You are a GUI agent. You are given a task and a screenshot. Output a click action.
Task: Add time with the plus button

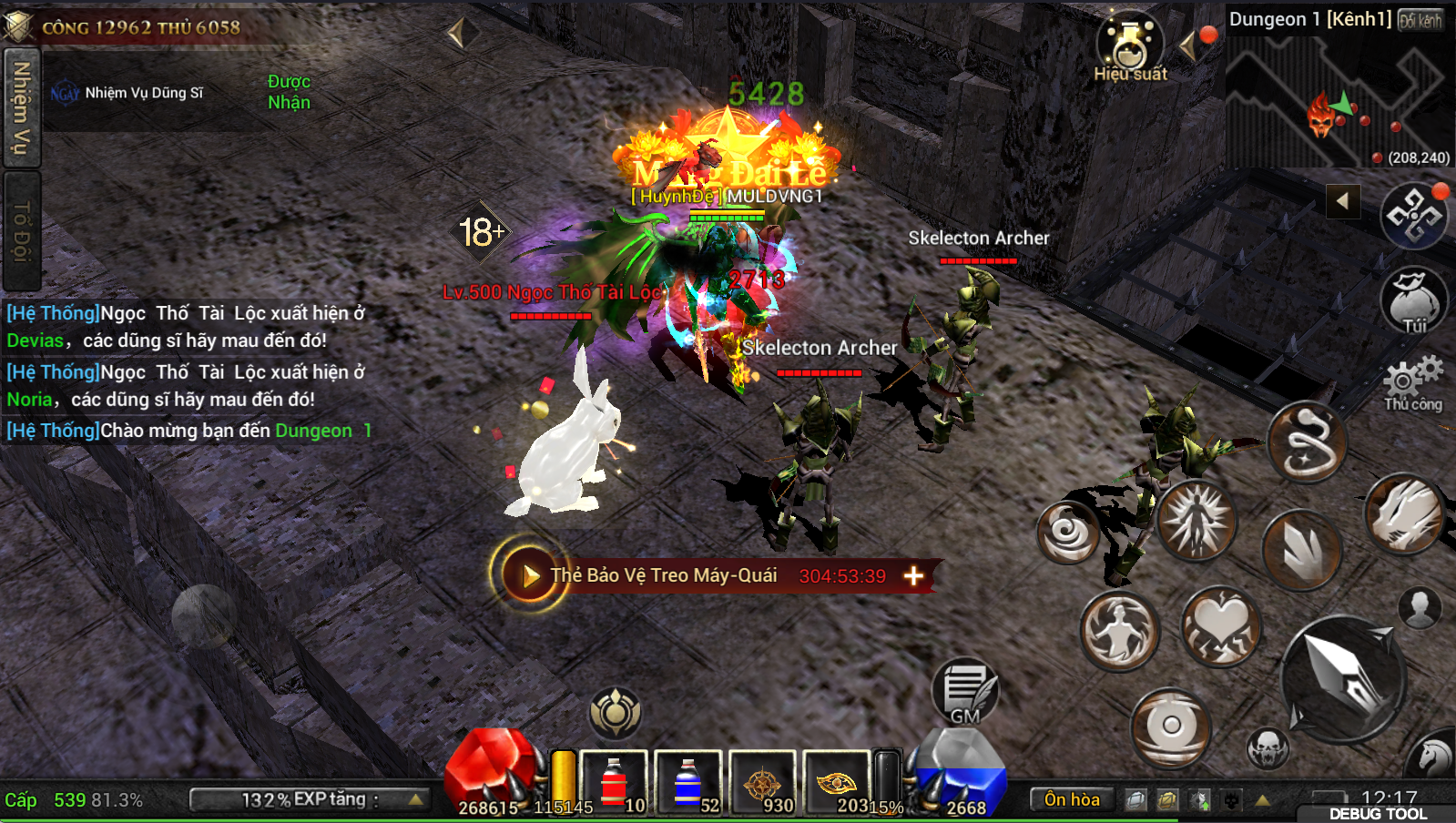point(913,575)
